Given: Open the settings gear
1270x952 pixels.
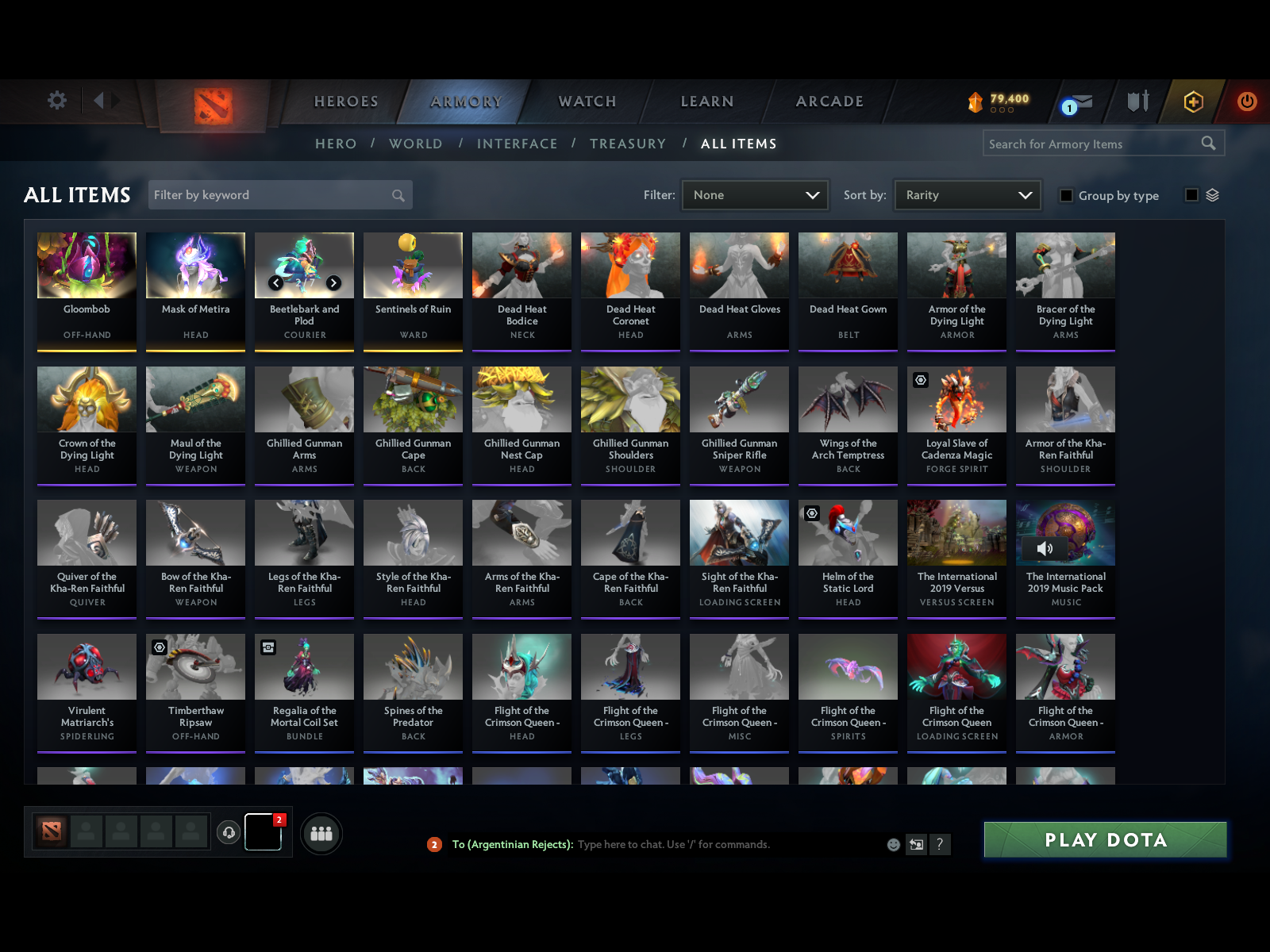Looking at the screenshot, I should point(56,101).
